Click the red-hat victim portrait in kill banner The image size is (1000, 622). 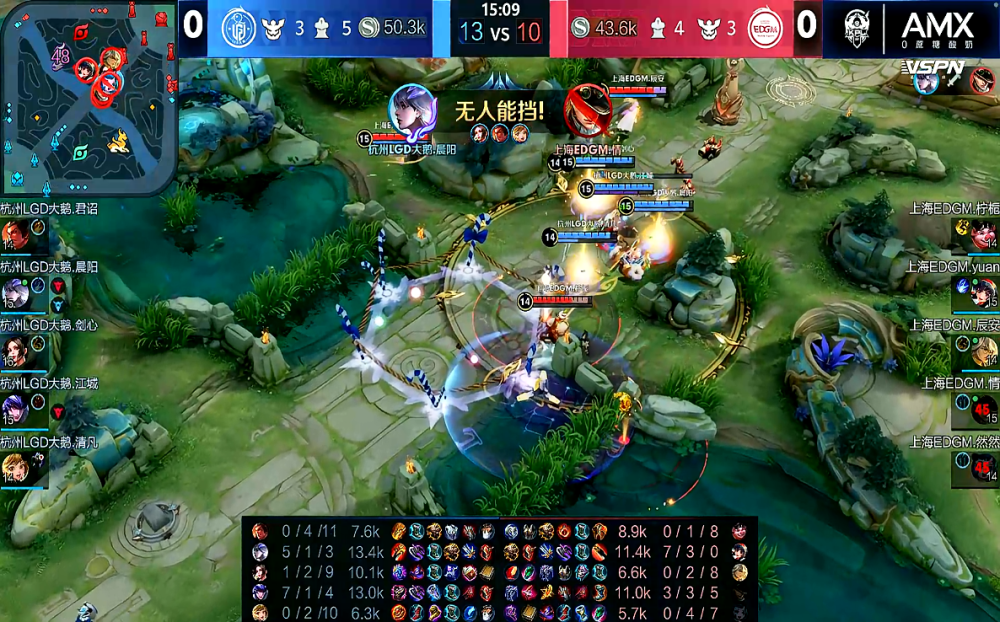588,107
